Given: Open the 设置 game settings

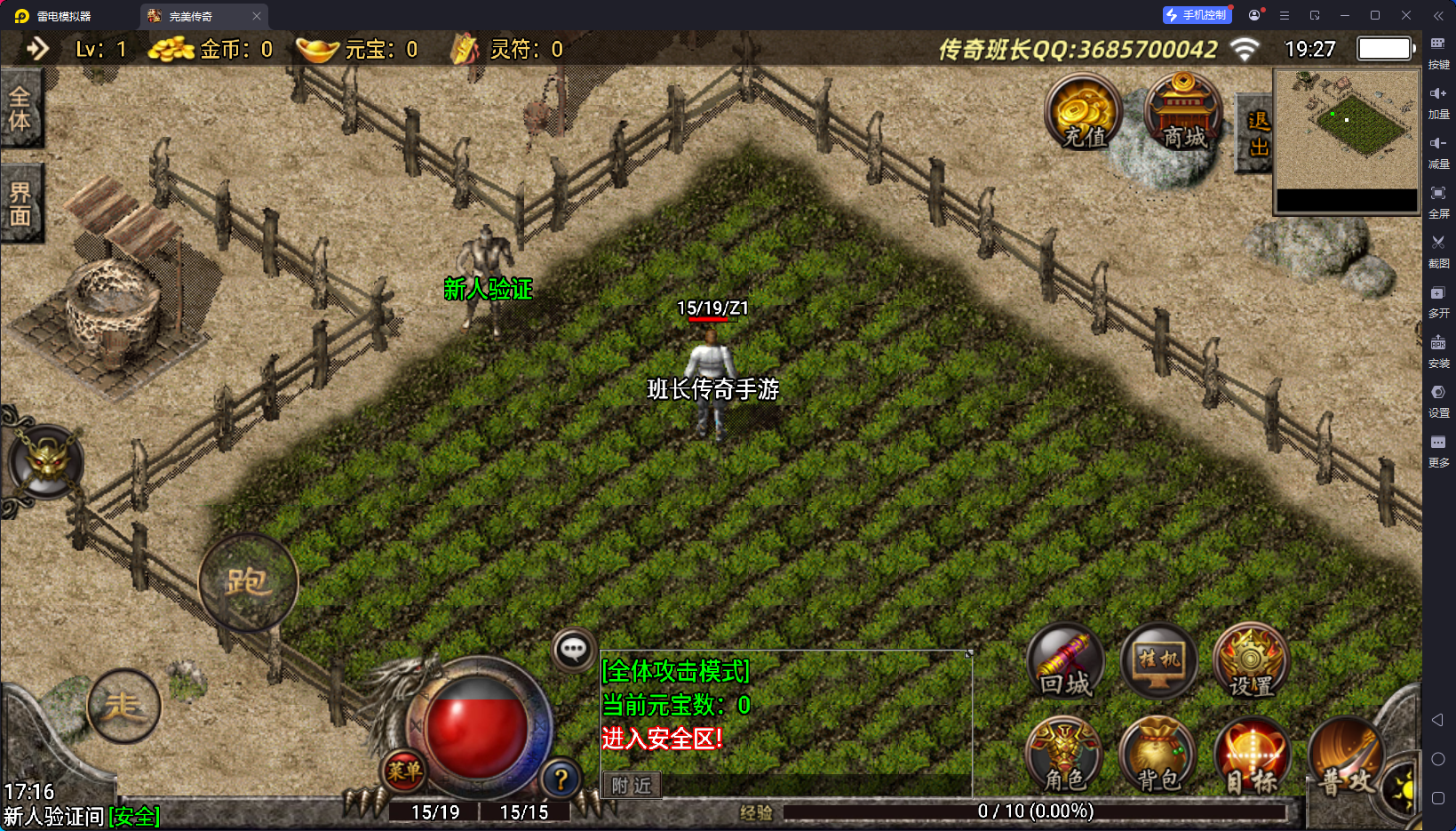Looking at the screenshot, I should coord(1251,661).
